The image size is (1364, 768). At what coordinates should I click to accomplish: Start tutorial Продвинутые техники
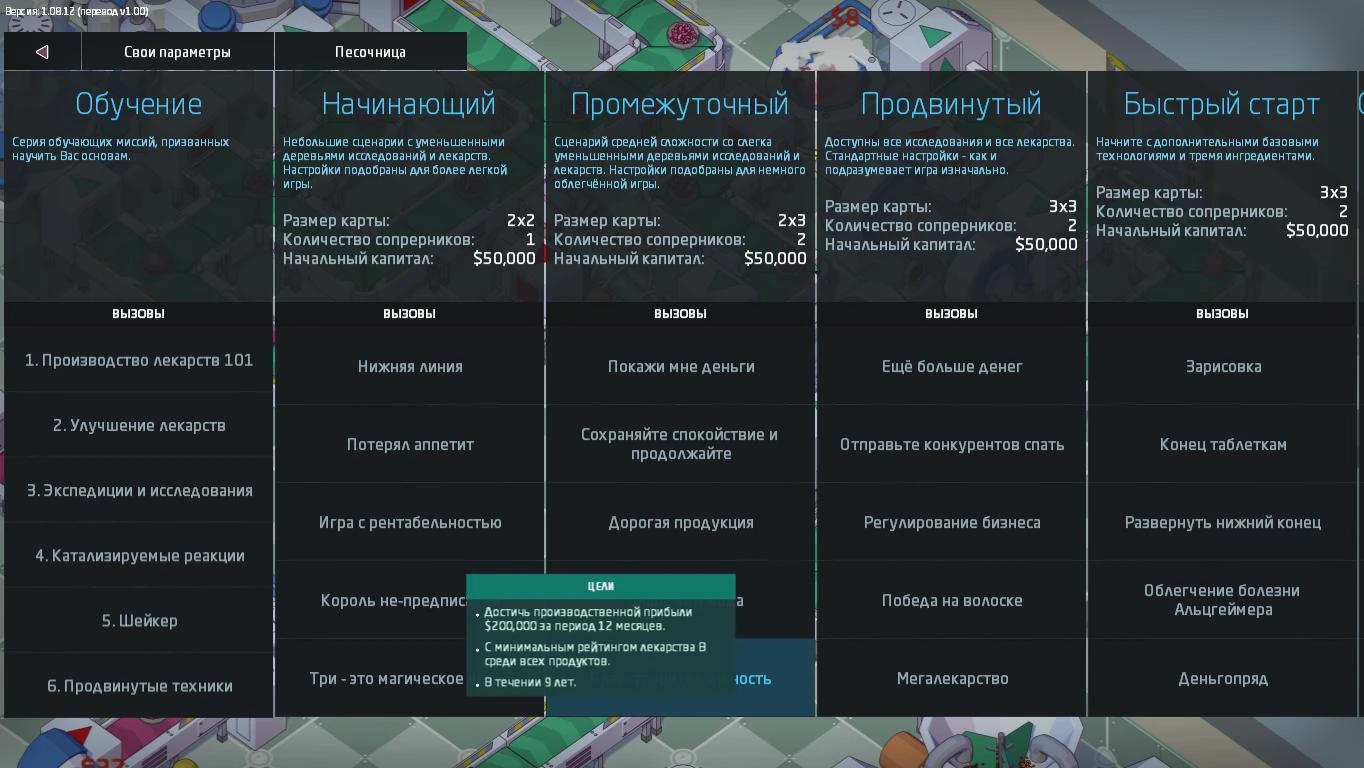coord(139,685)
